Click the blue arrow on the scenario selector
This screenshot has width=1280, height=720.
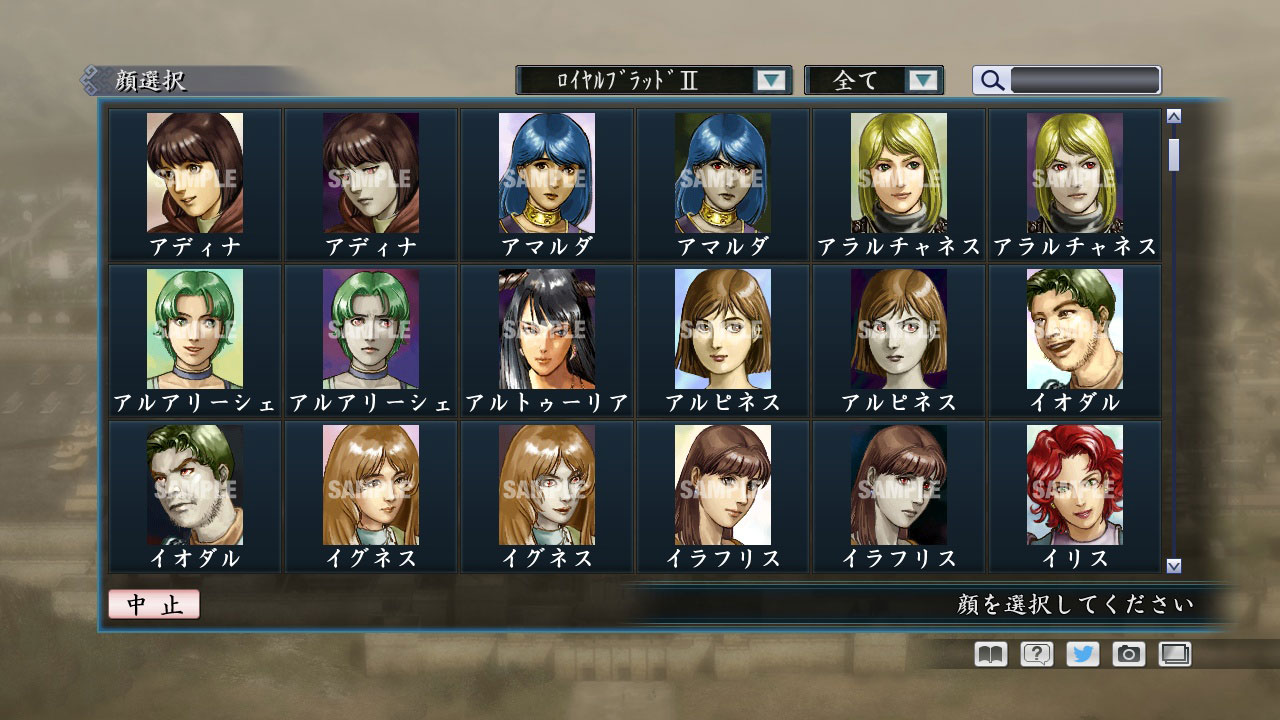tap(770, 79)
